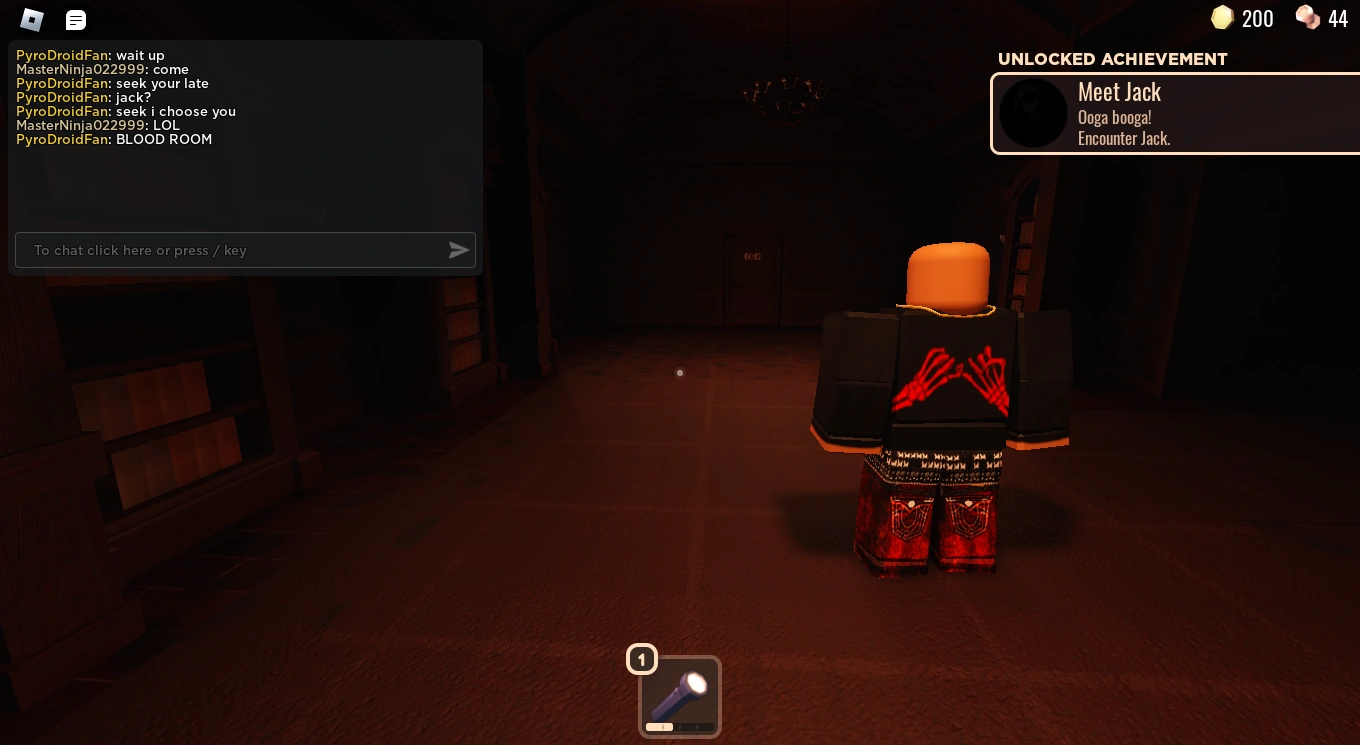Screen dimensions: 1360x745
Task: Toggle the flashlight equipped state
Action: [679, 697]
